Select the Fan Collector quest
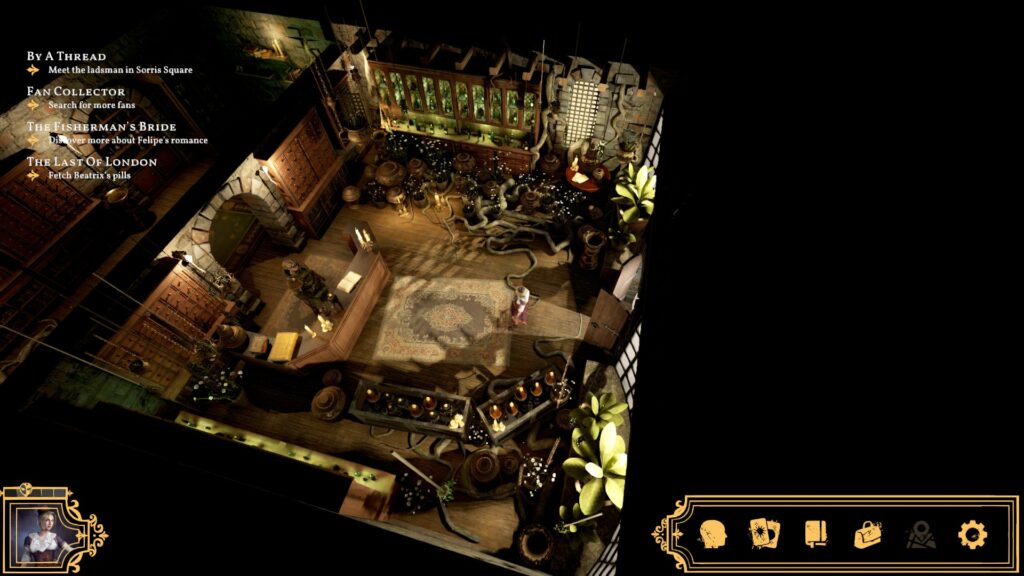Image resolution: width=1024 pixels, height=576 pixels. [x=76, y=92]
